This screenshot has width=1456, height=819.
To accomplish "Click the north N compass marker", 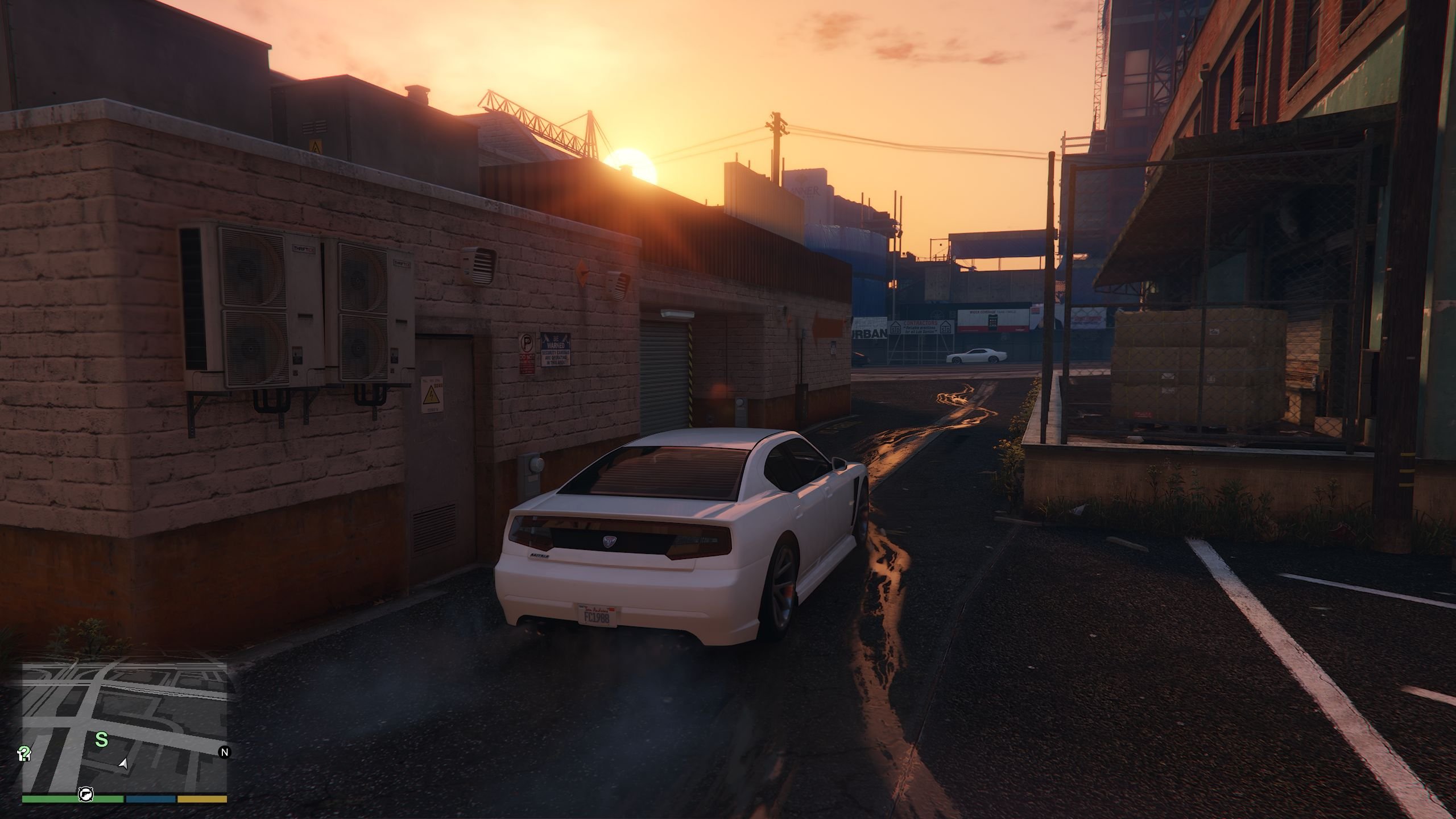I will [225, 752].
